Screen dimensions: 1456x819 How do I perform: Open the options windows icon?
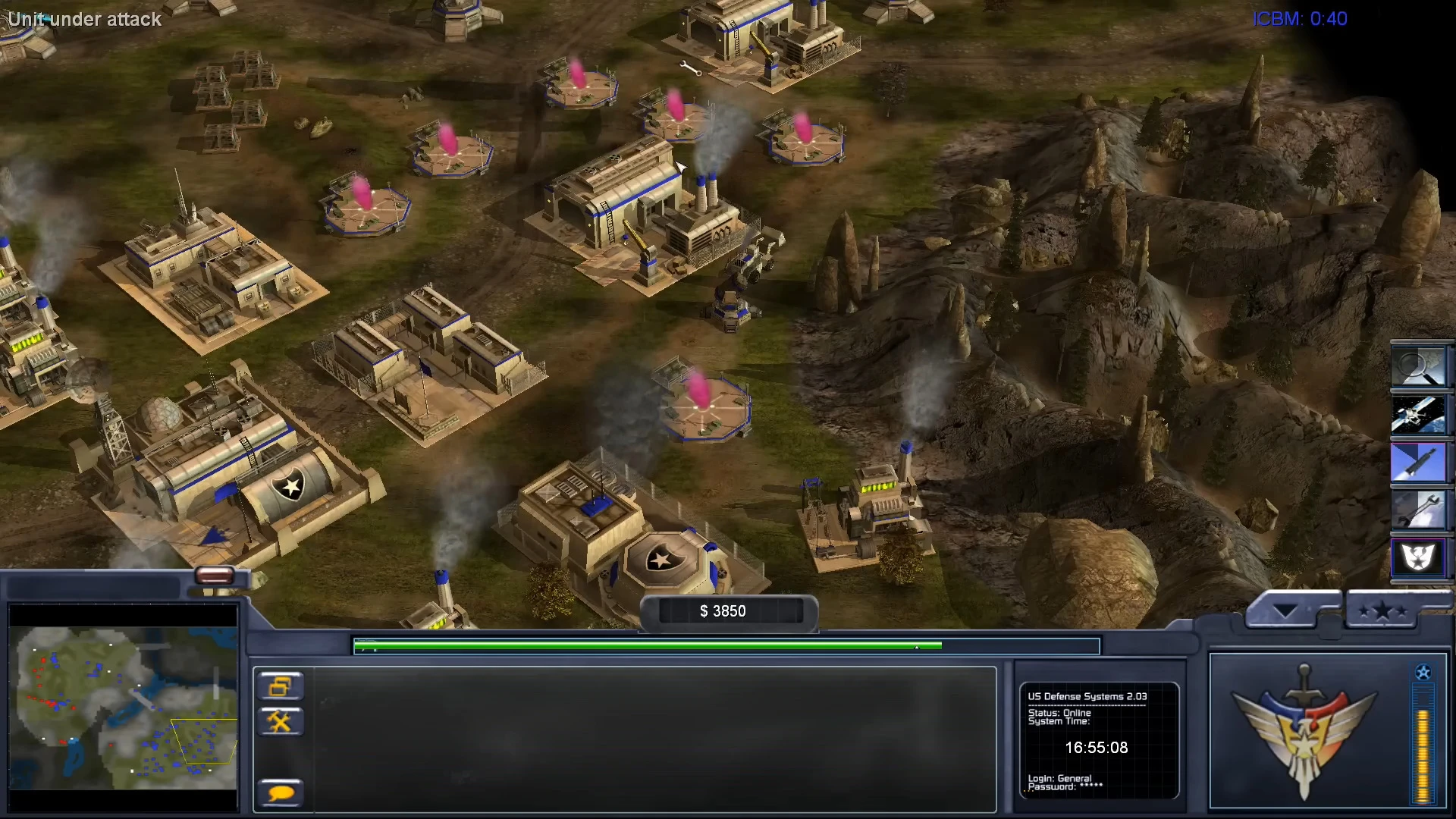(280, 686)
